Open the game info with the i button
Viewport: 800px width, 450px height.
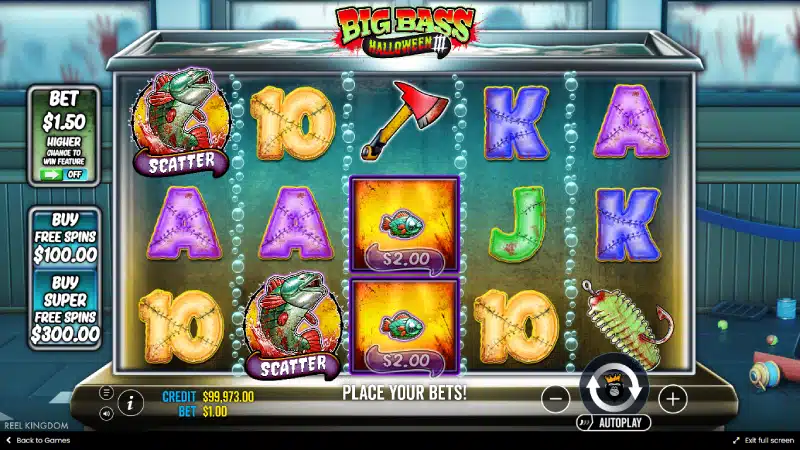(x=130, y=403)
